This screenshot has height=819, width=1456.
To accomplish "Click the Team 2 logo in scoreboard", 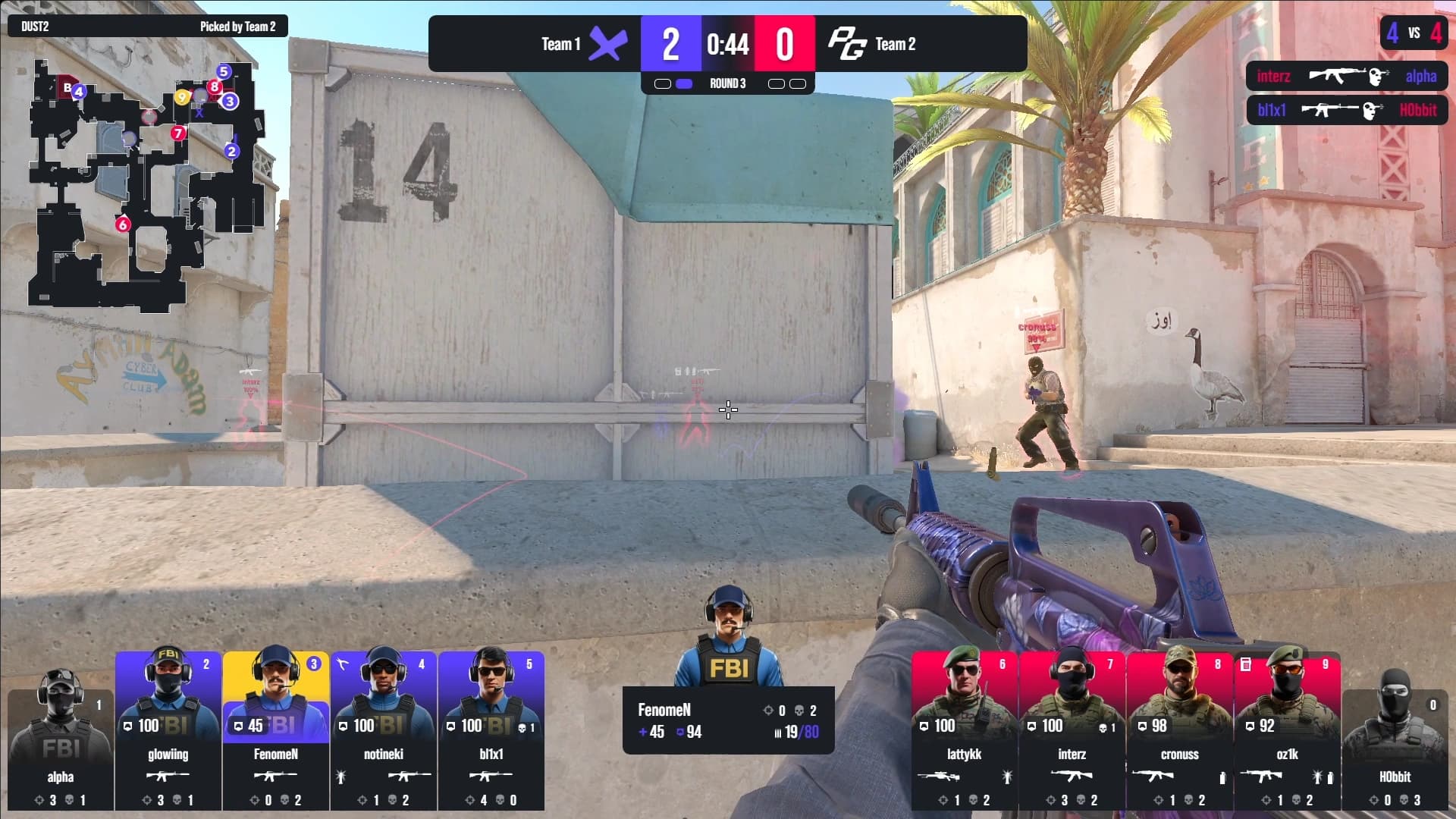I will tap(846, 44).
